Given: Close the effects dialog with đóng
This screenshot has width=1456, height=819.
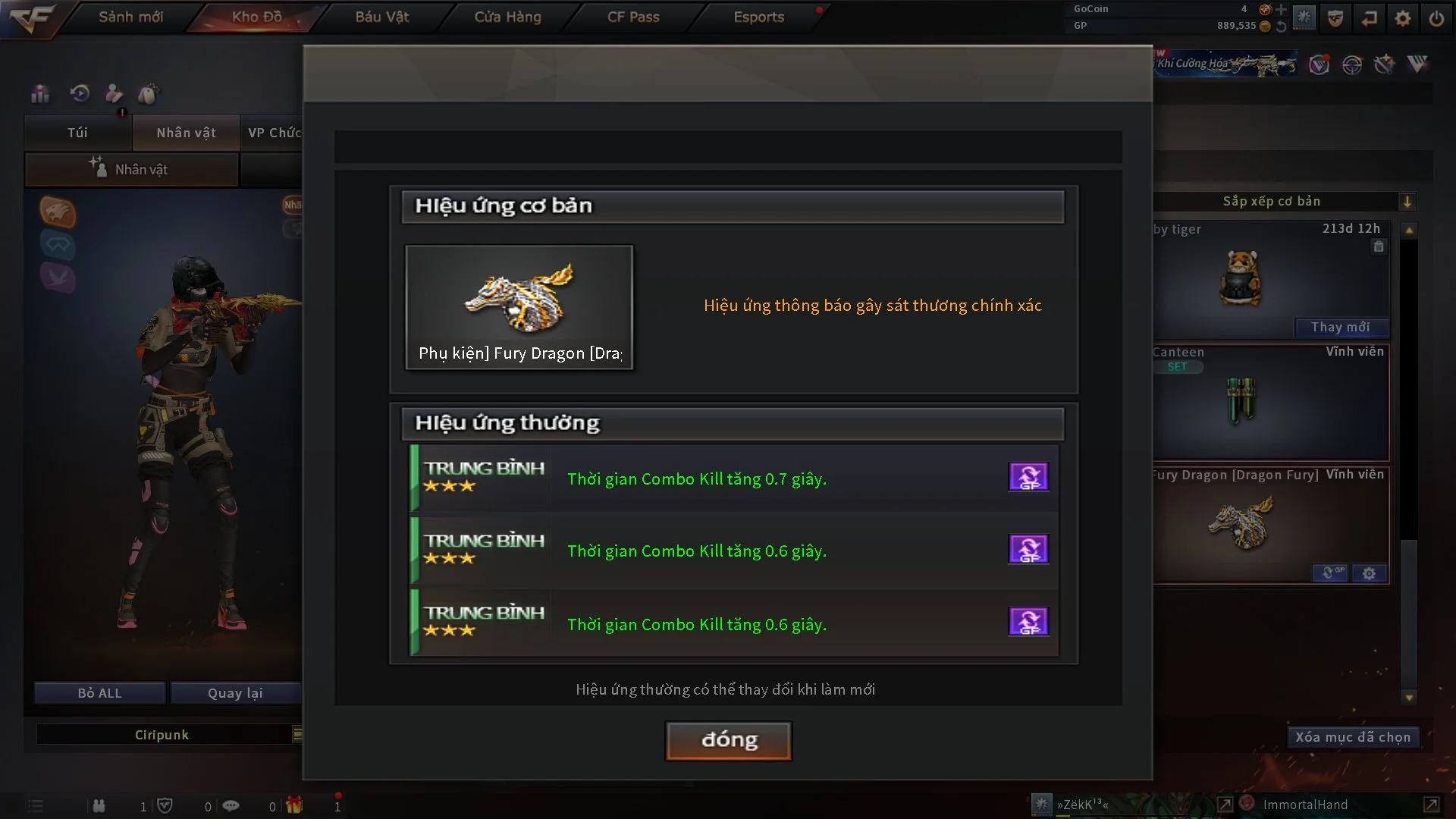Looking at the screenshot, I should [729, 740].
